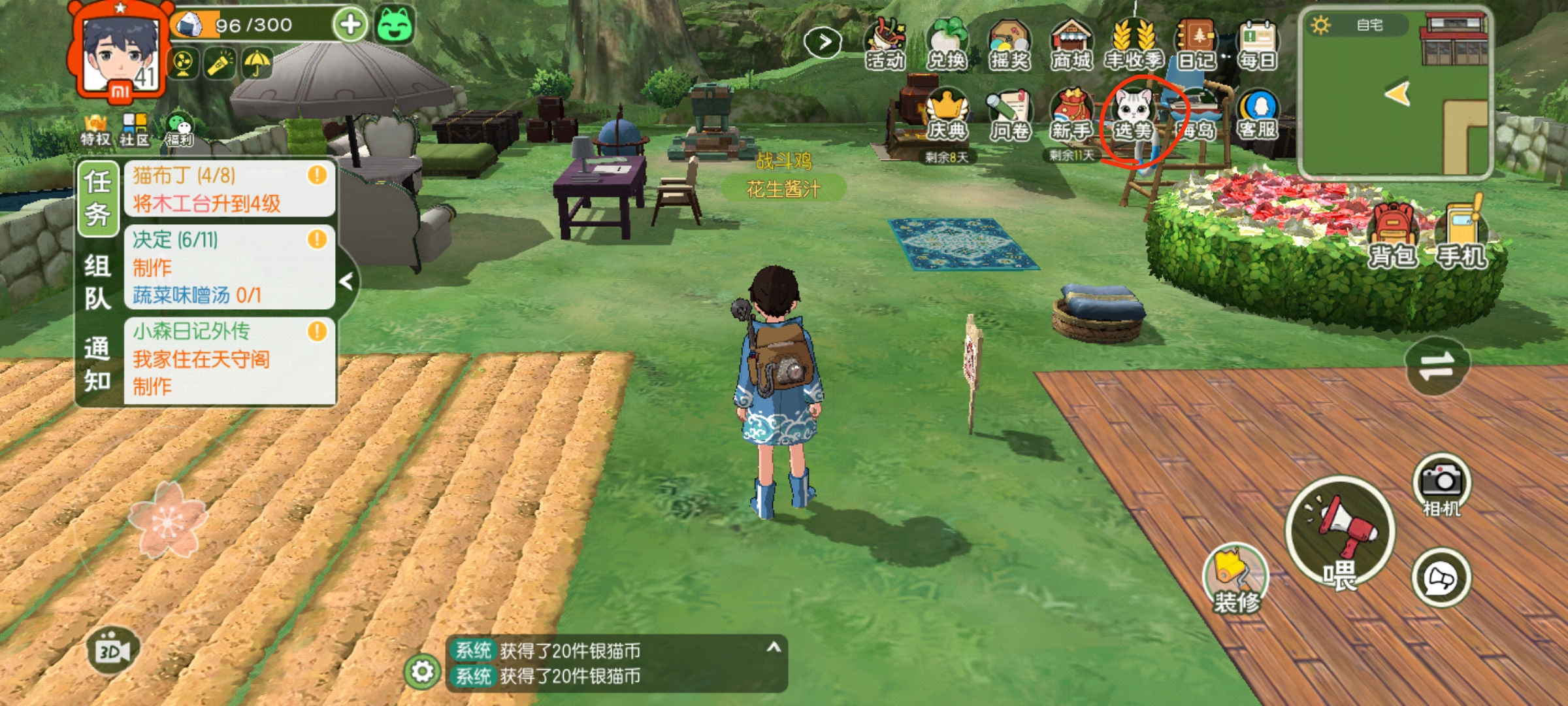
Task: Toggle the 3D camera view button
Action: click(112, 650)
